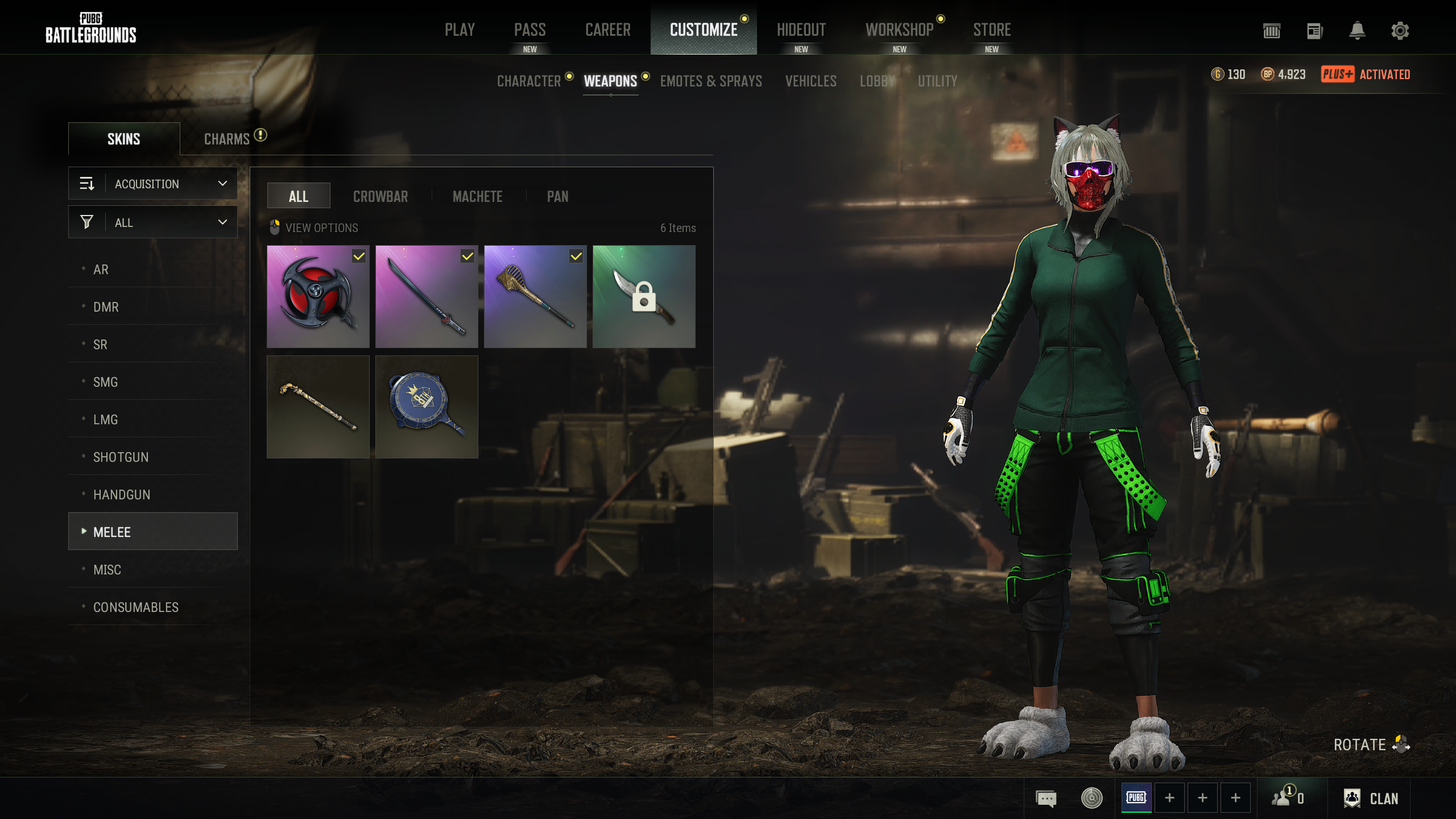1456x819 pixels.
Task: Select the blue crest pan skin
Action: click(427, 407)
